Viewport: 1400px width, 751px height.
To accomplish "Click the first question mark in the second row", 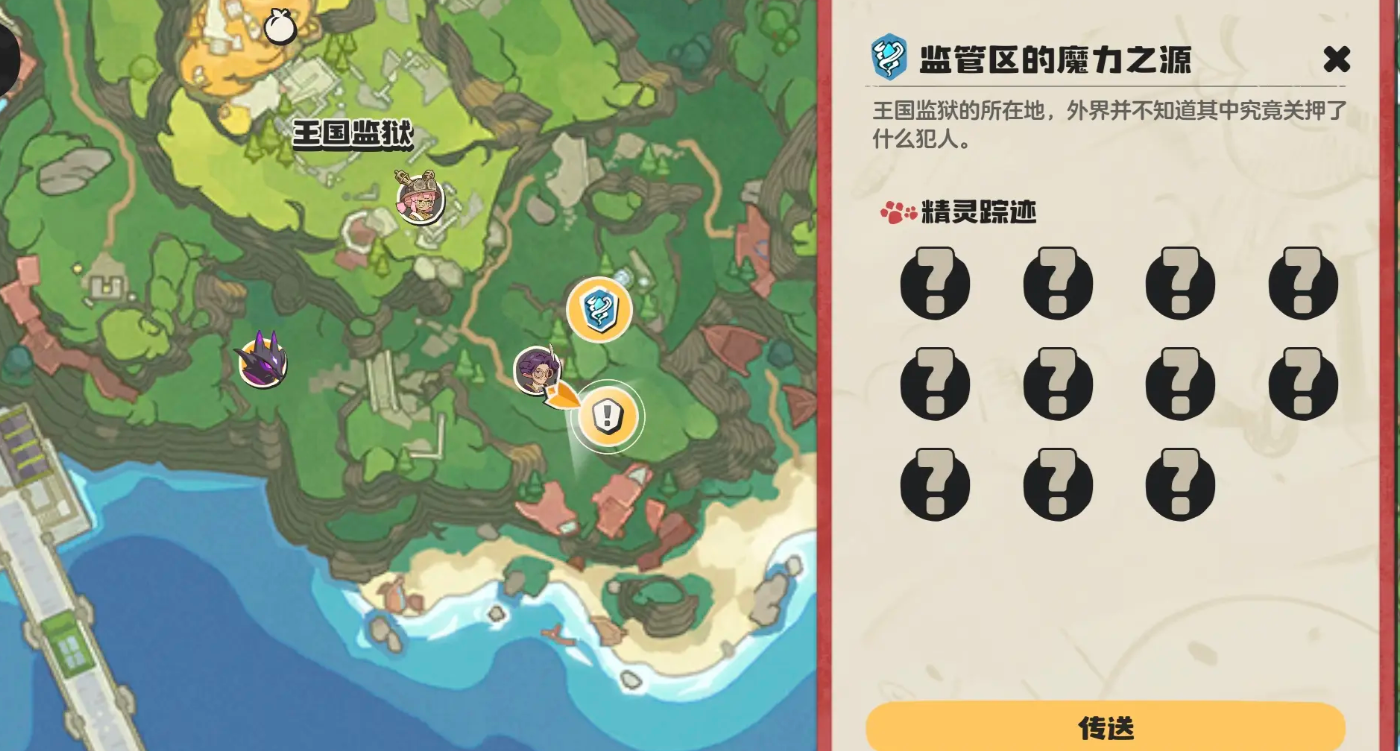I will click(935, 384).
